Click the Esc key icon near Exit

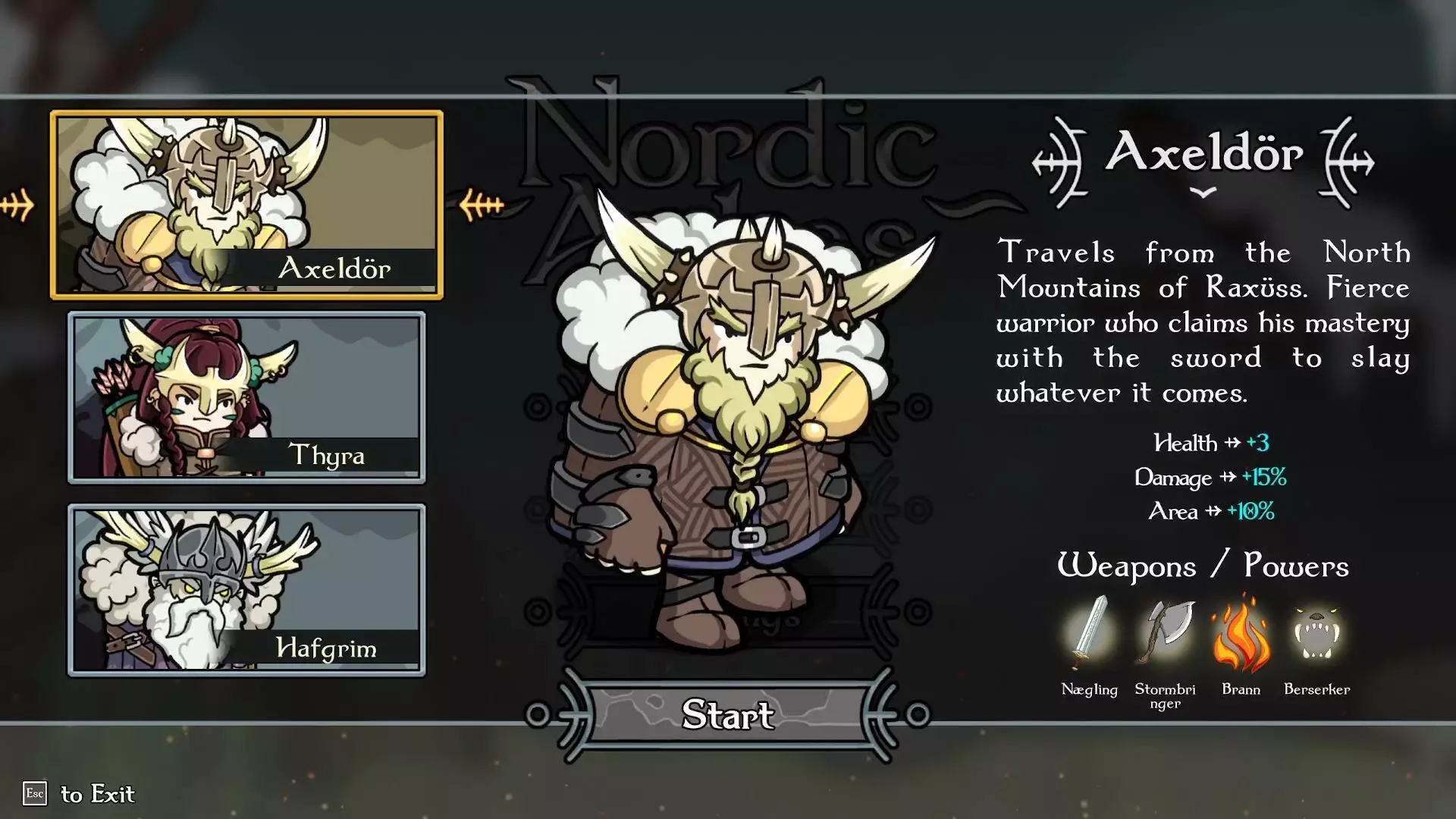[36, 795]
